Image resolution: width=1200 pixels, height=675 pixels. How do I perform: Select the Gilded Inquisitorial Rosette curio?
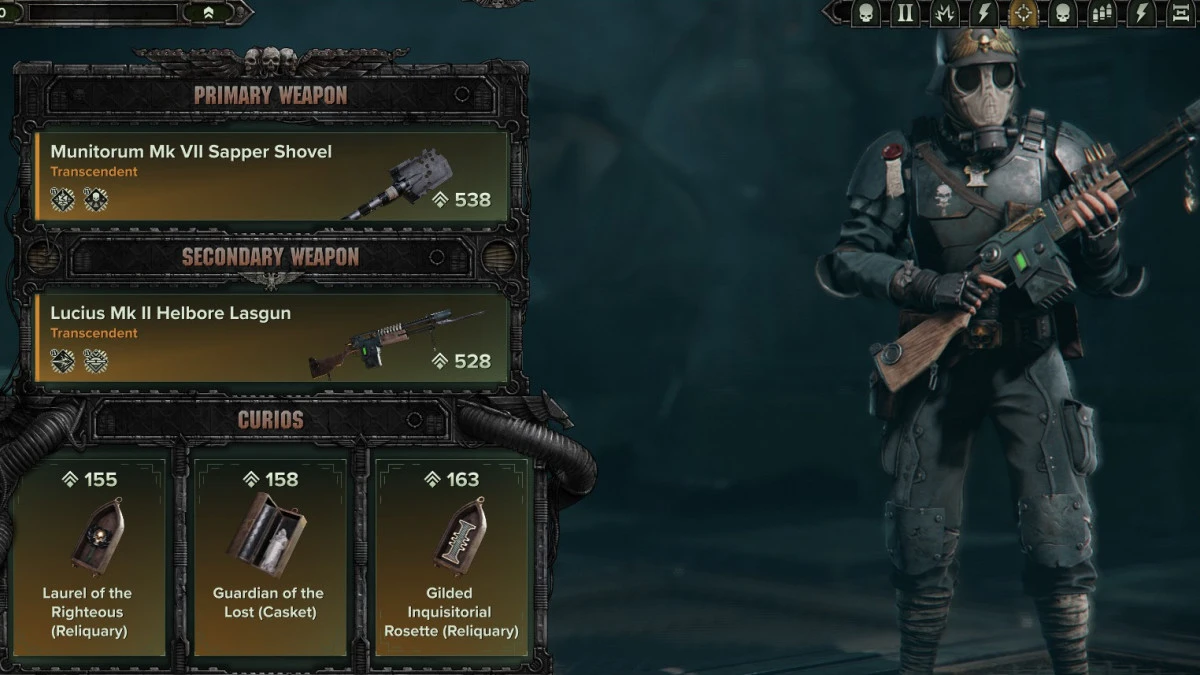coord(451,554)
